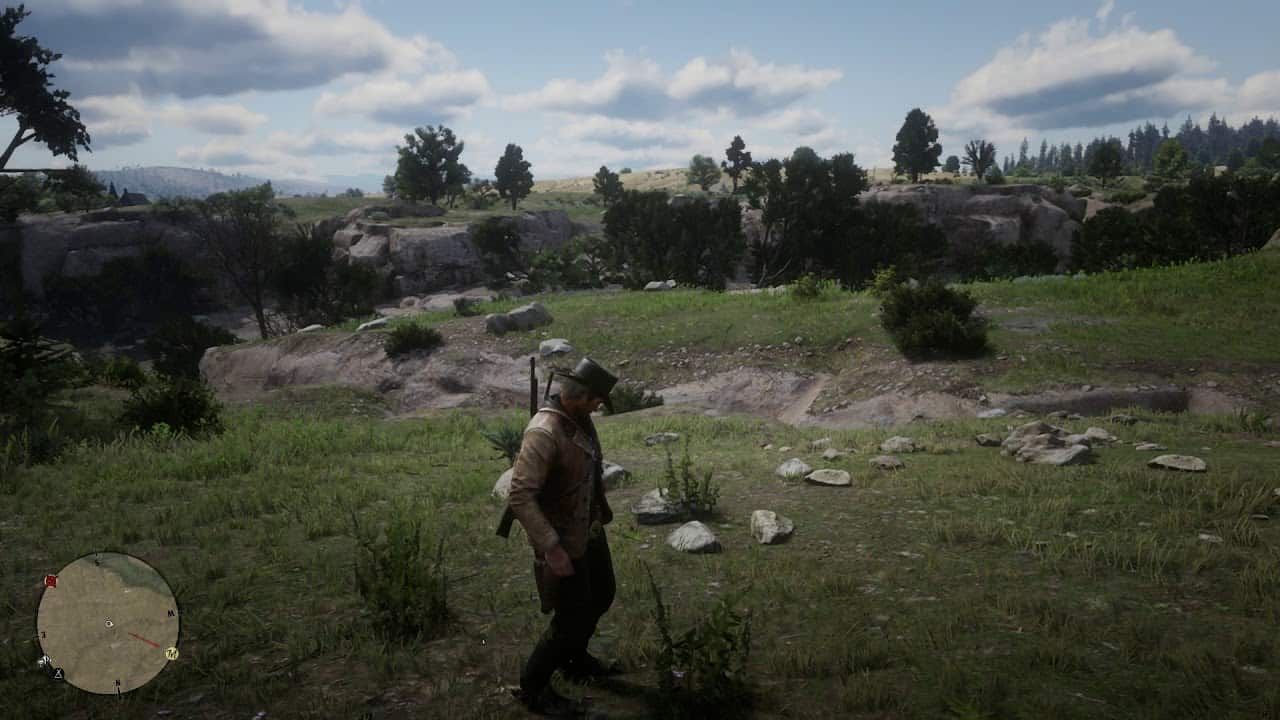Click the player arrow at the minimap center

click(108, 623)
